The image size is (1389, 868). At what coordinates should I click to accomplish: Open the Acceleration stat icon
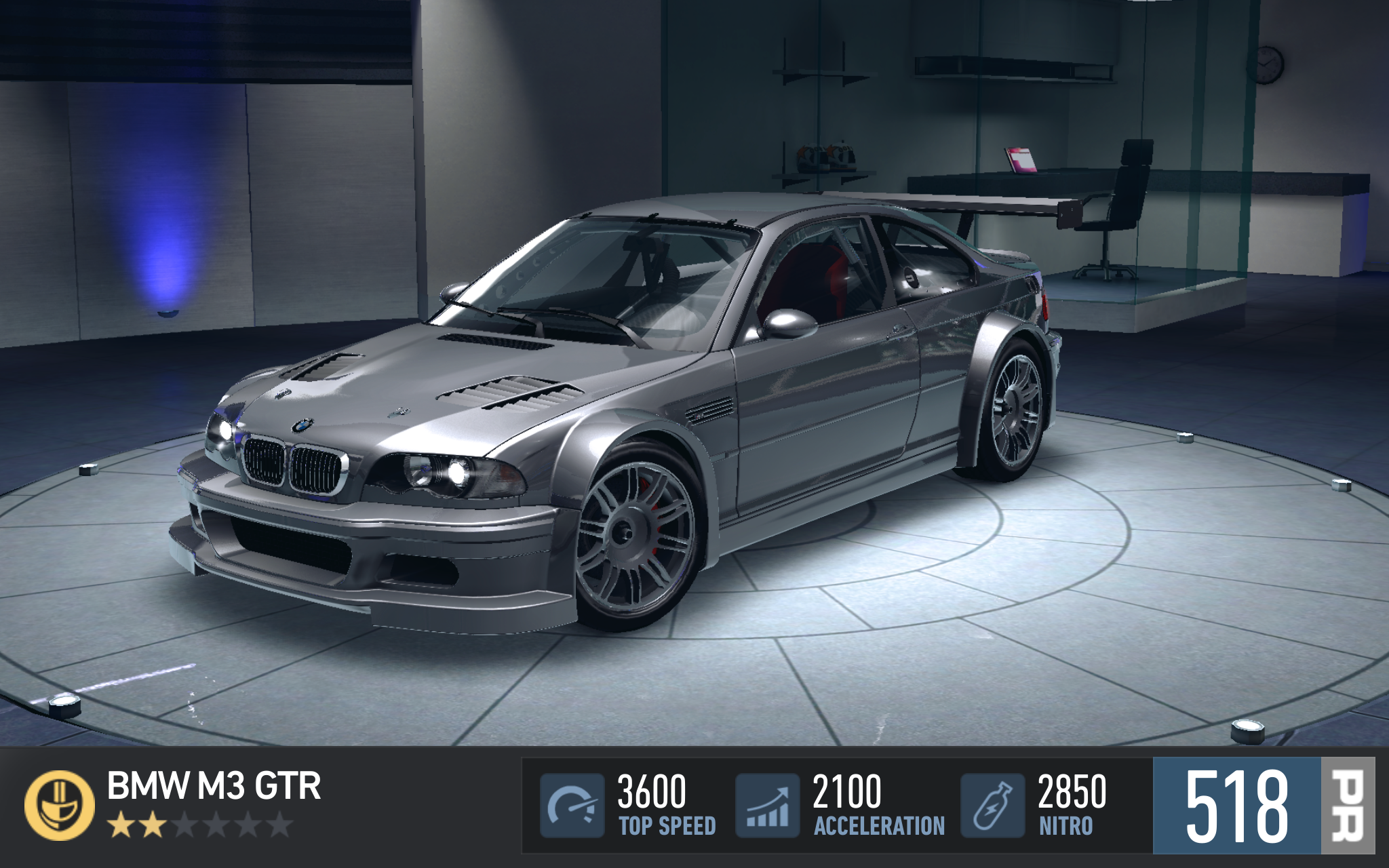click(x=768, y=805)
